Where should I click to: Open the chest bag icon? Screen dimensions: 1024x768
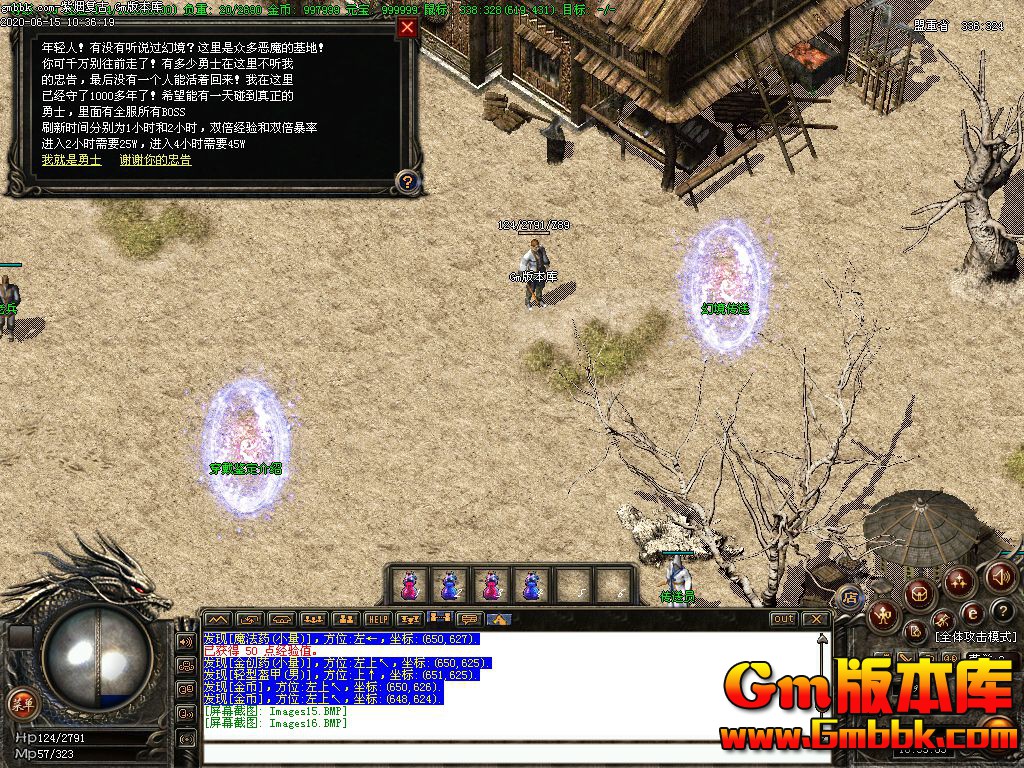(920, 594)
